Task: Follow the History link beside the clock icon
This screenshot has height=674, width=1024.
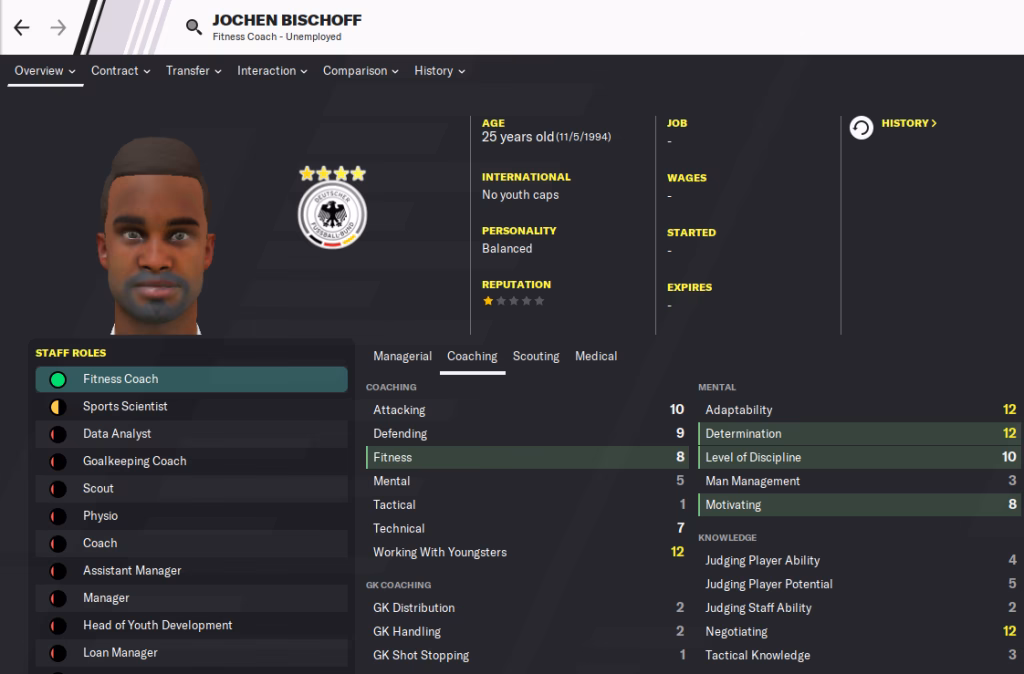Action: point(908,123)
